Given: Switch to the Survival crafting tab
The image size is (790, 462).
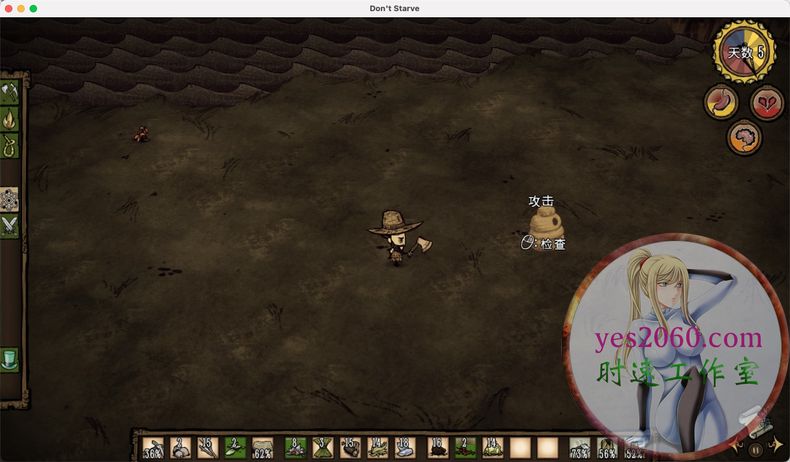Looking at the screenshot, I should (10, 147).
